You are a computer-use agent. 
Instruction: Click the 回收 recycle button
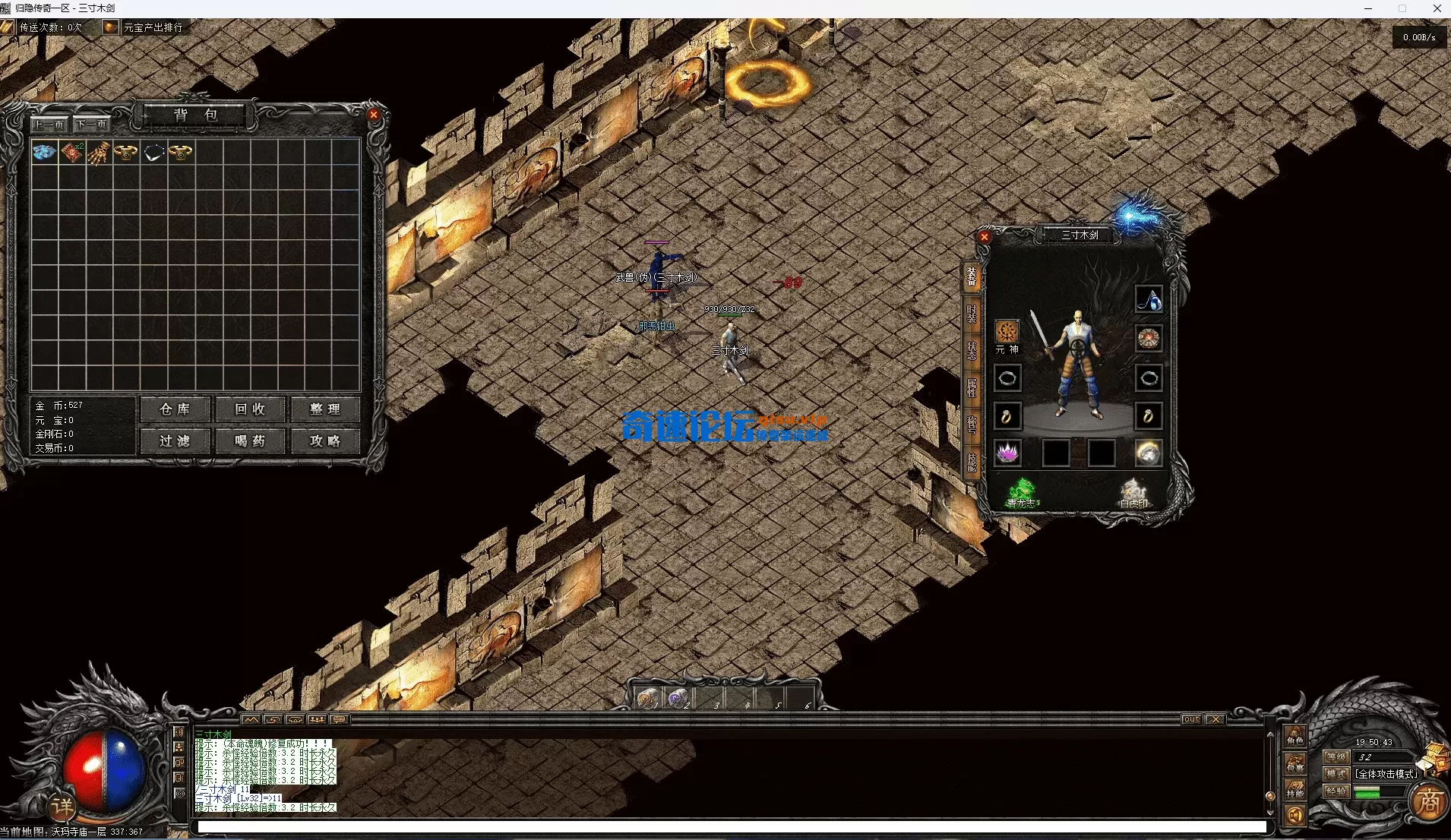tap(250, 409)
